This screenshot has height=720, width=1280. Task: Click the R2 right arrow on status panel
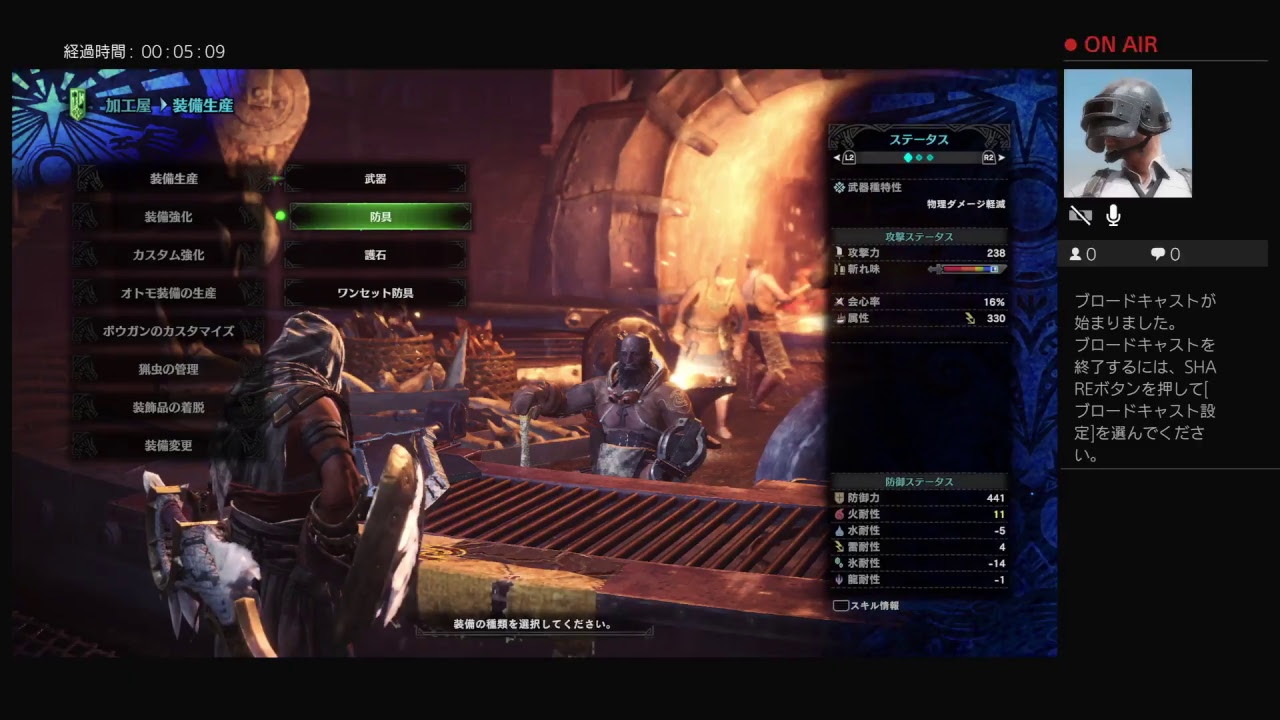(x=1003, y=158)
